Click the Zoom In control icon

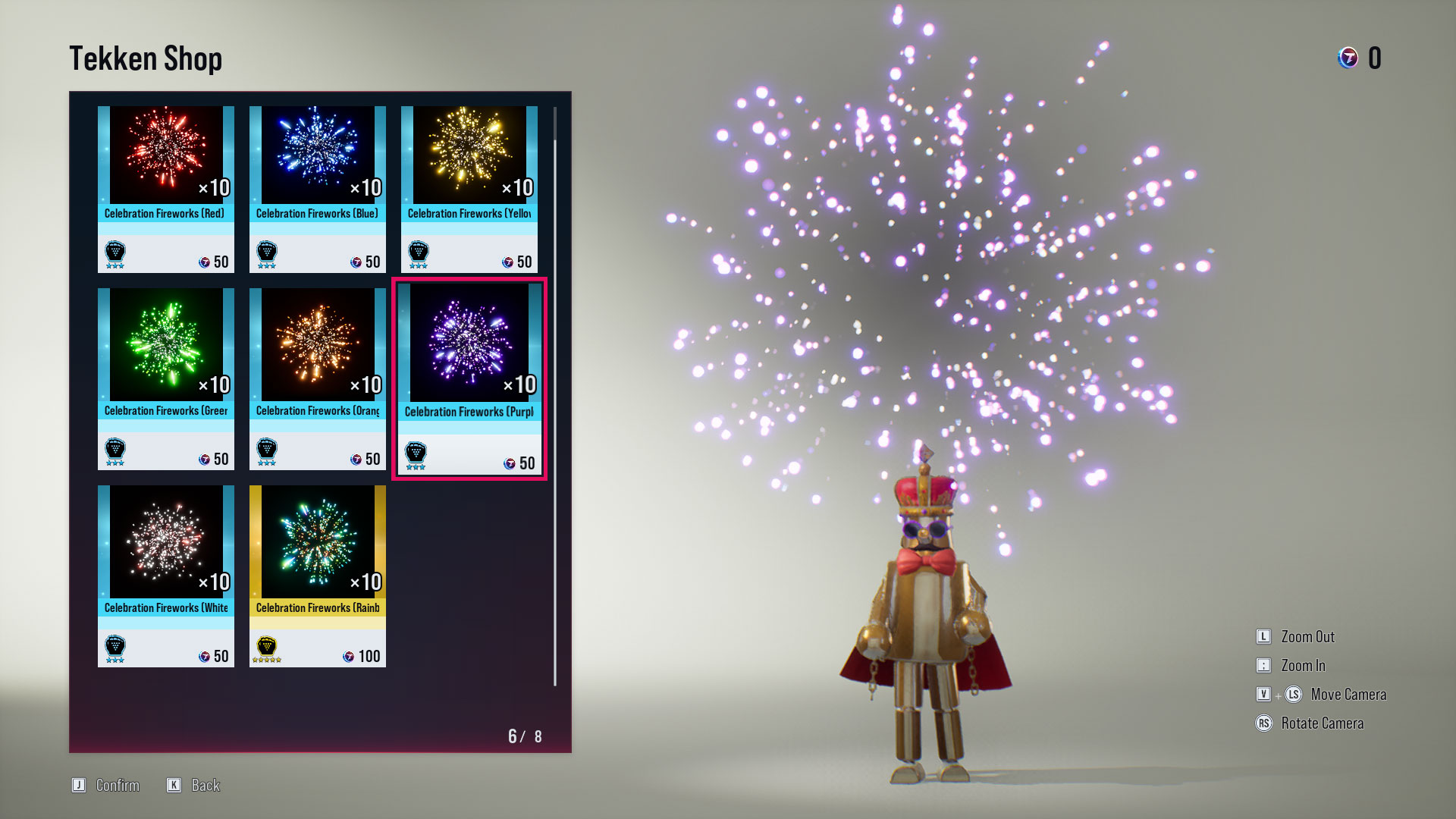pos(1263,666)
